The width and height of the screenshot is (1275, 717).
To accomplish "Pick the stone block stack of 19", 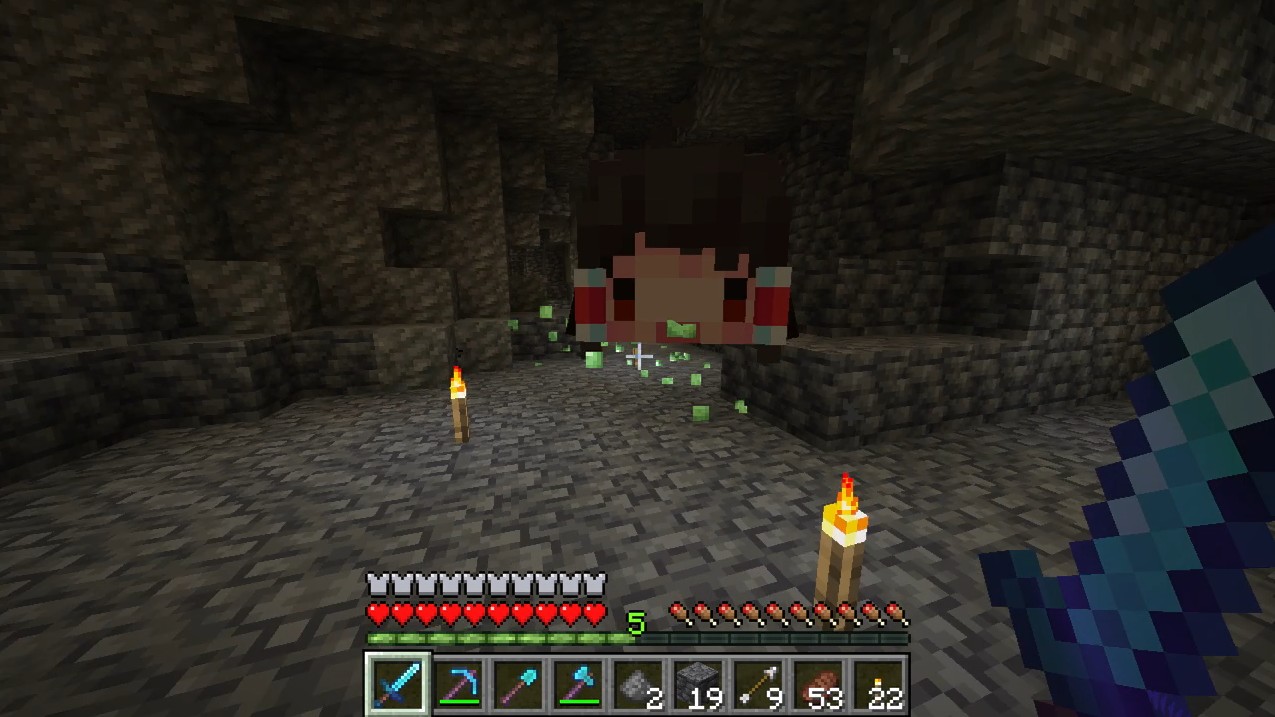I will coord(697,685).
